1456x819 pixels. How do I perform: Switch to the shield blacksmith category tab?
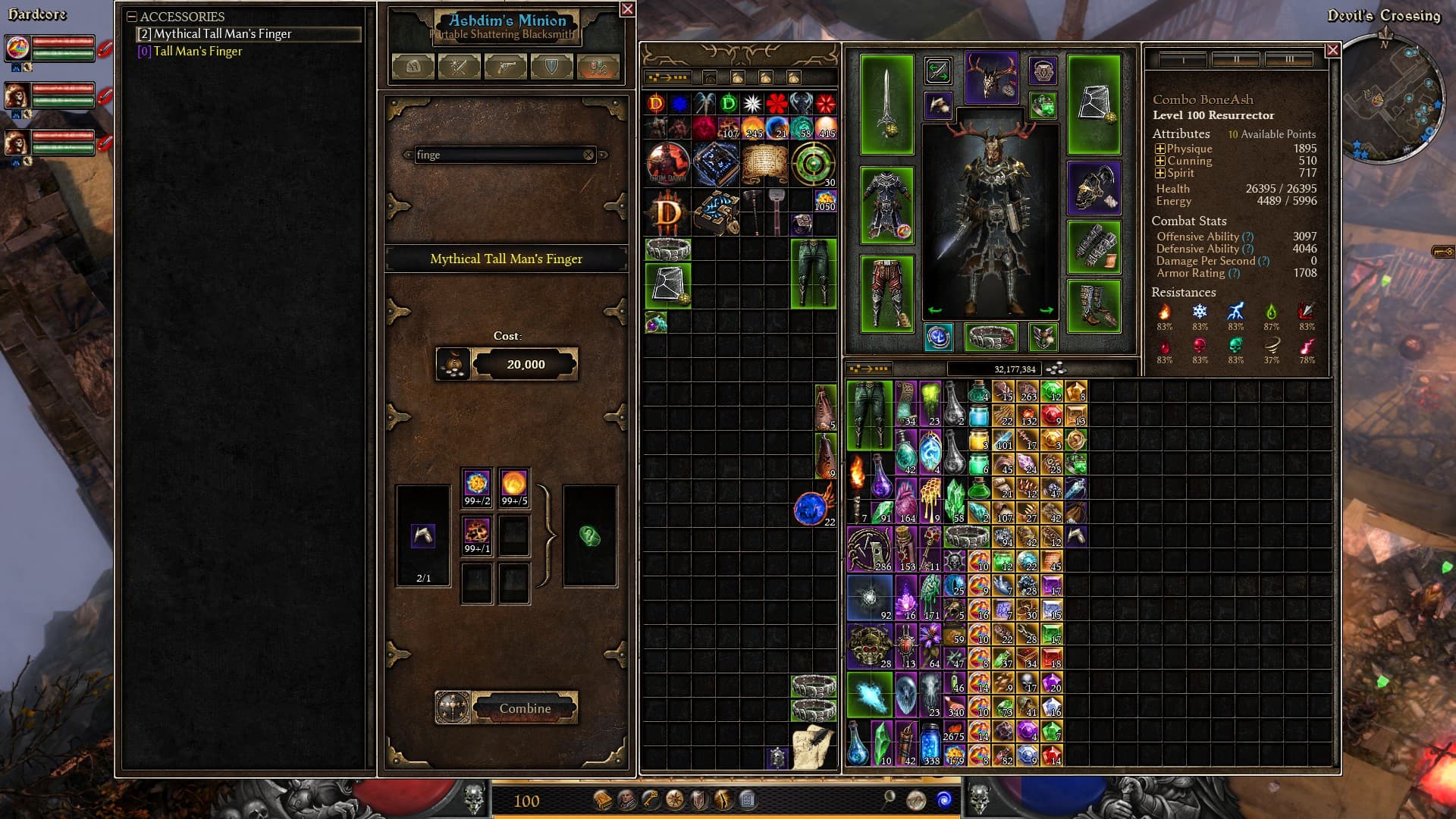(x=551, y=67)
